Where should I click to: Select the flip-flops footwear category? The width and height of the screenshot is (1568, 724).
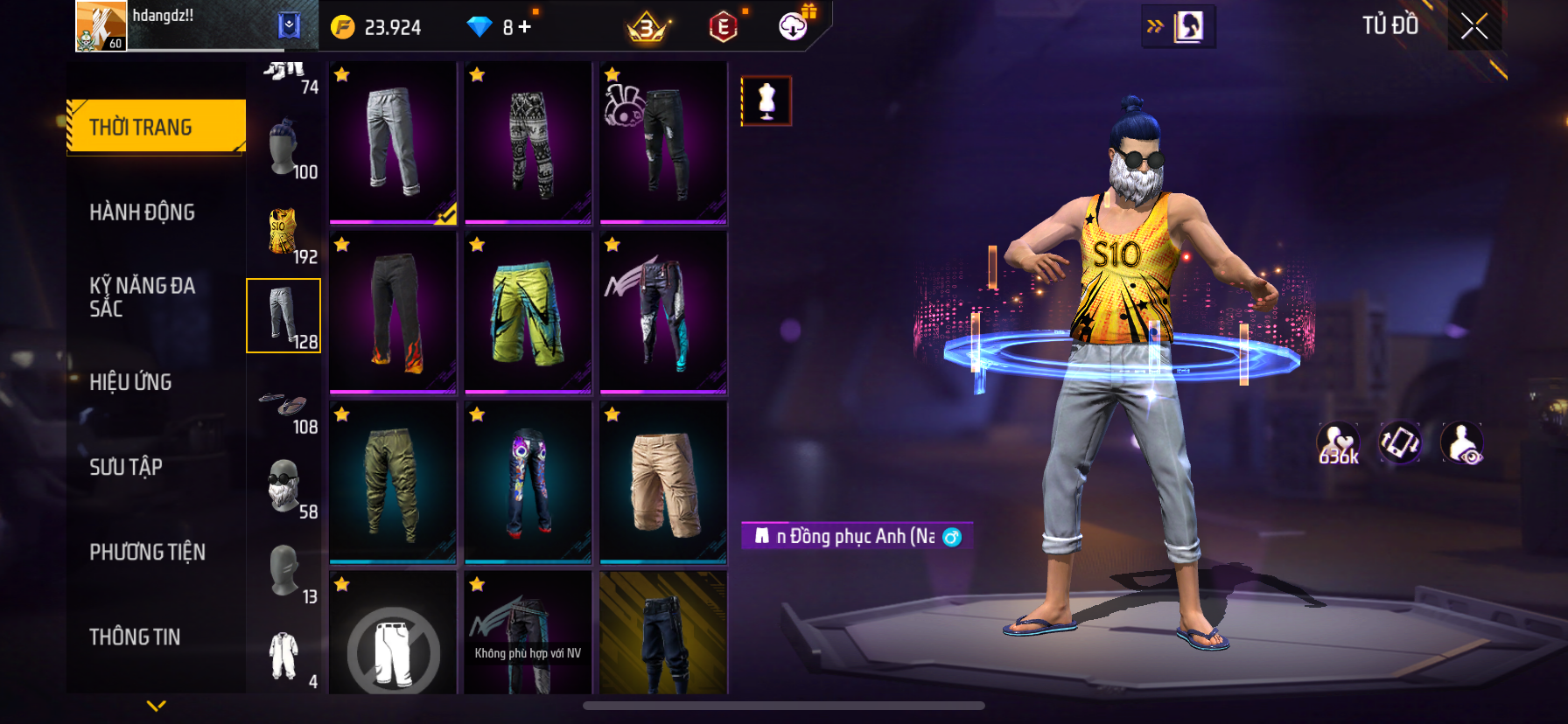point(283,406)
